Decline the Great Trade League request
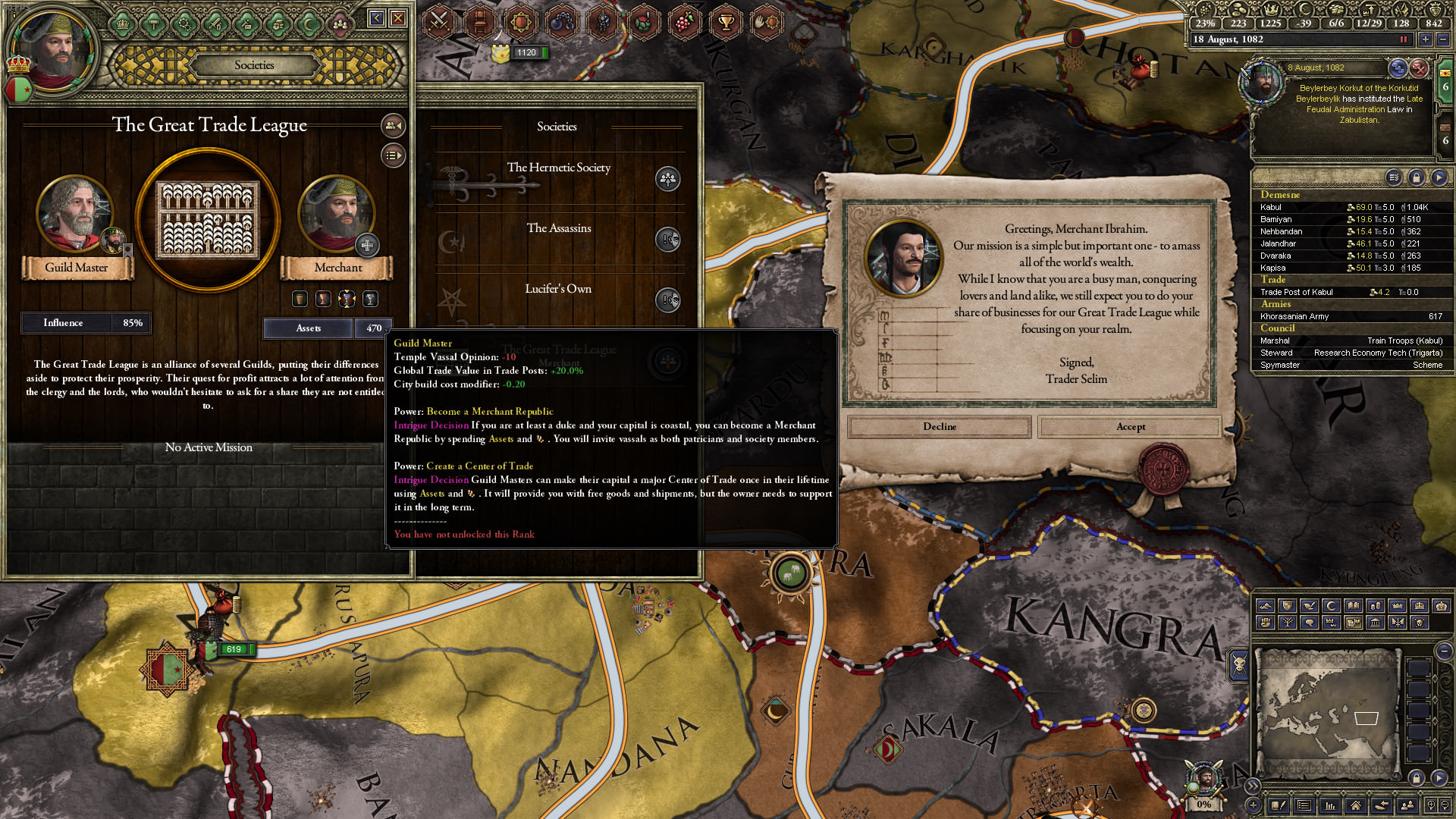The width and height of the screenshot is (1456, 819). point(939,427)
